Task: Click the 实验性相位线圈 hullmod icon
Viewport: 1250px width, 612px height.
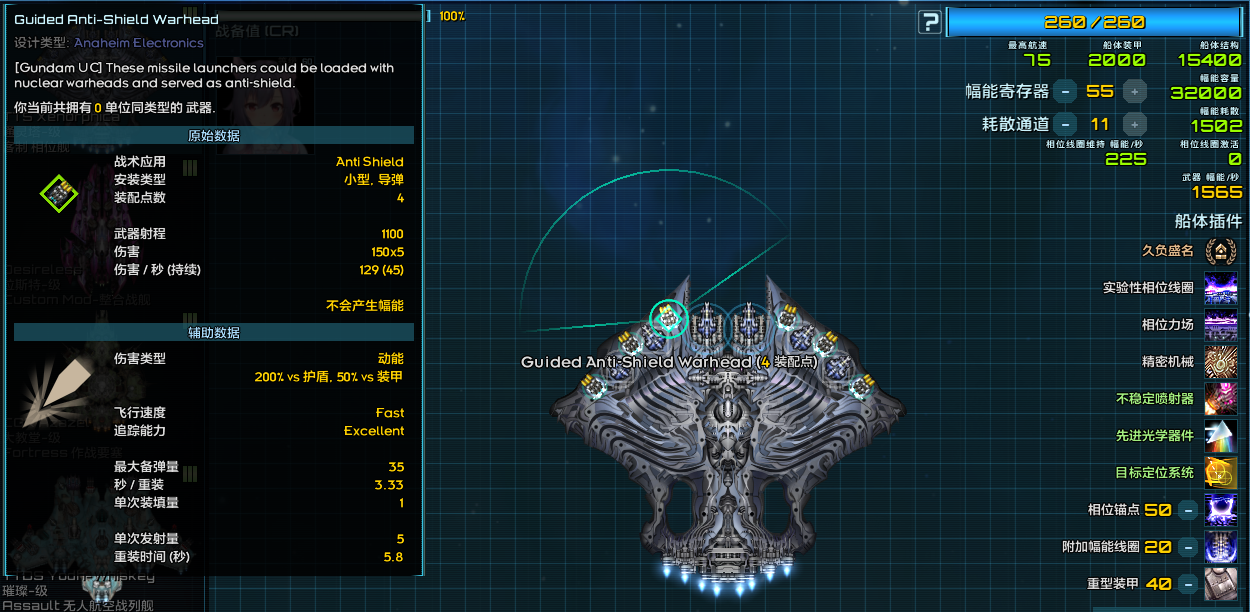Action: pyautogui.click(x=1220, y=288)
